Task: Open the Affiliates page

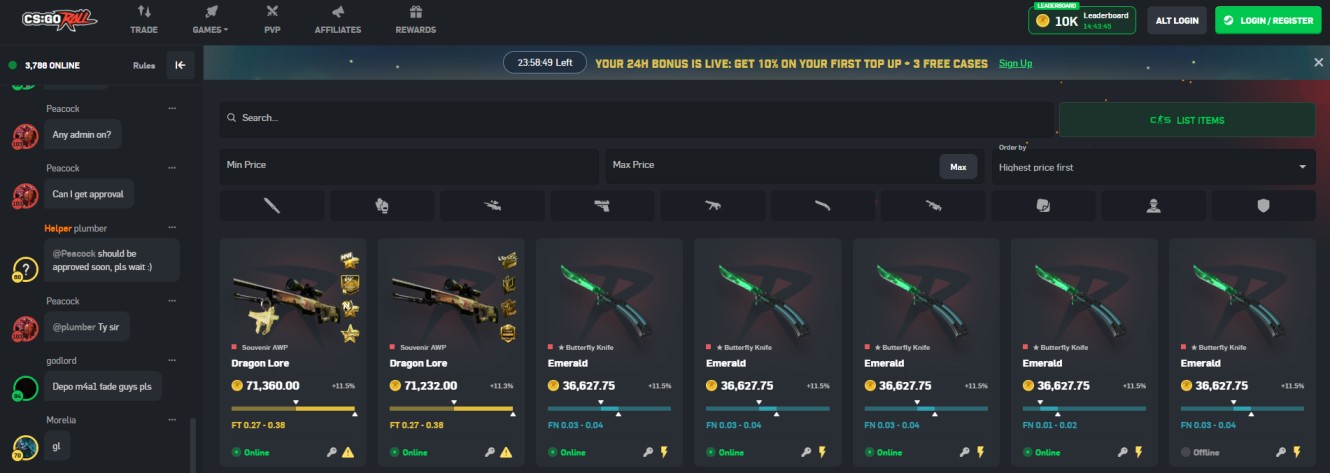Action: 337,19
